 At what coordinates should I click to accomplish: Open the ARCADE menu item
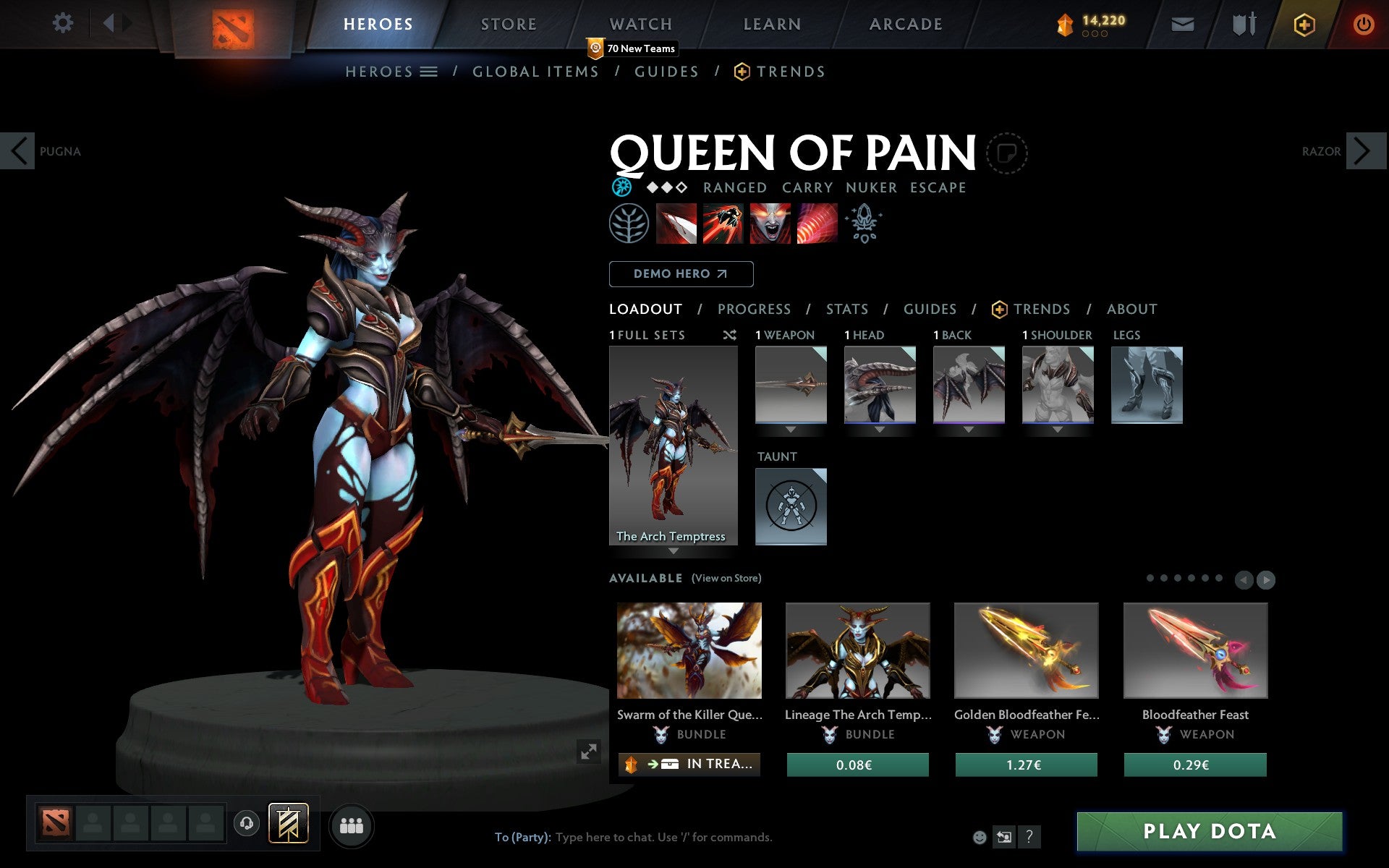tap(905, 23)
